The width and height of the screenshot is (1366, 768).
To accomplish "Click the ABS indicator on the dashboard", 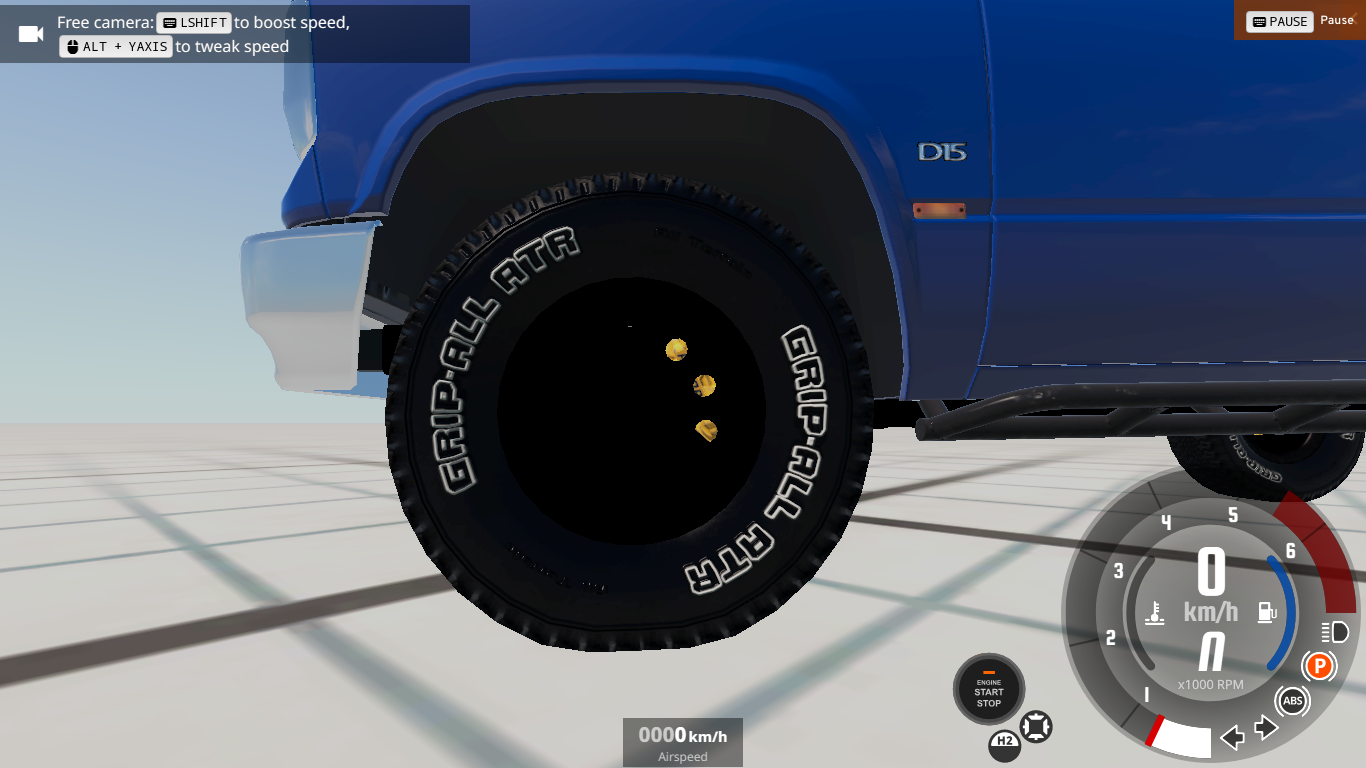I will pos(1292,701).
